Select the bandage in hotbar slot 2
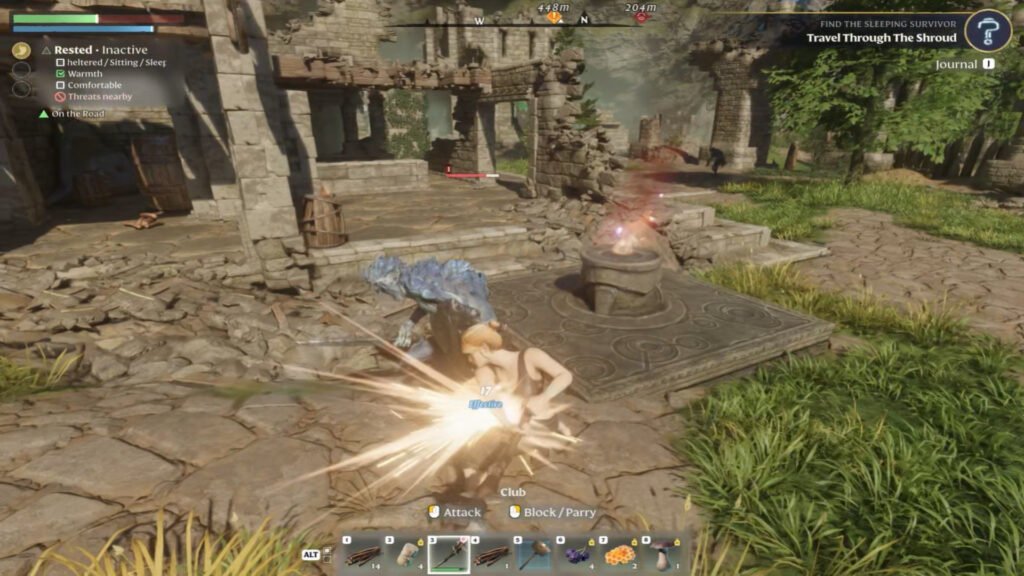The image size is (1024, 576). point(404,552)
